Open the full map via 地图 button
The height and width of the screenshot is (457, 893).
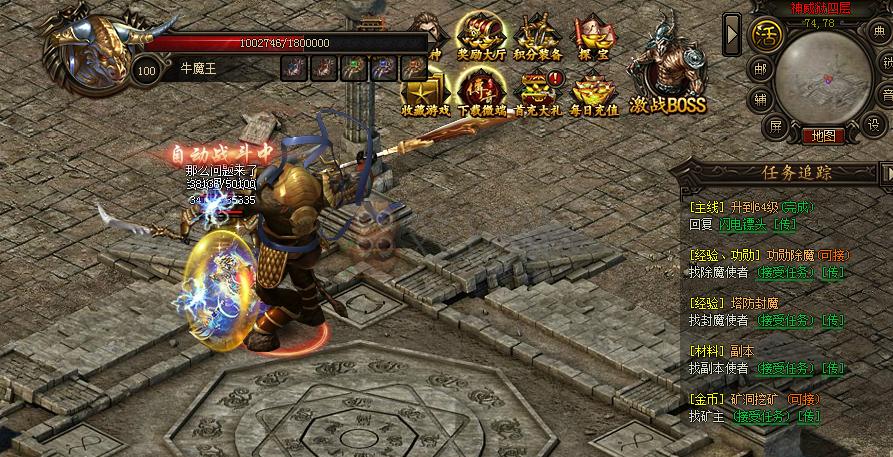pos(823,135)
